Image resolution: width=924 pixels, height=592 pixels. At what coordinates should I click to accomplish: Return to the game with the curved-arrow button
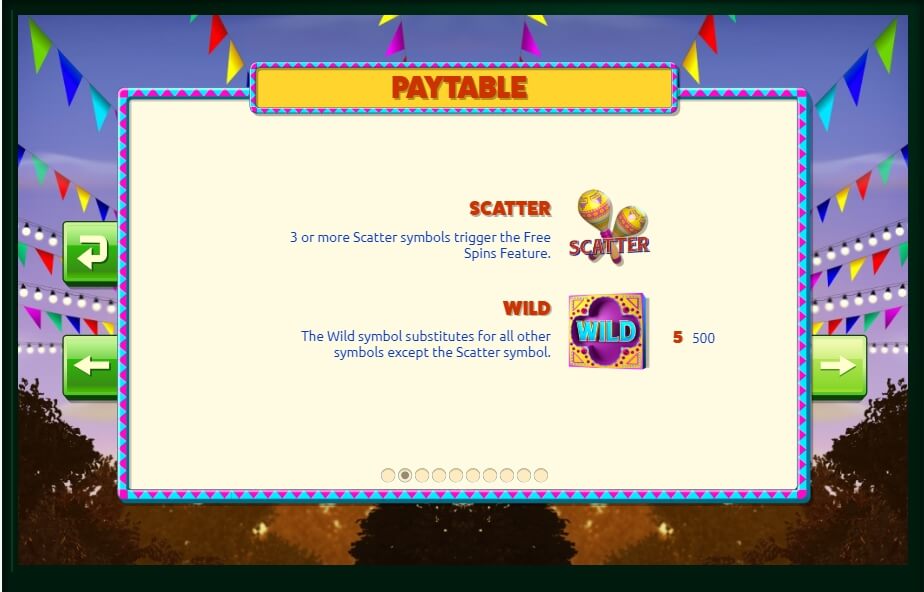[91, 253]
